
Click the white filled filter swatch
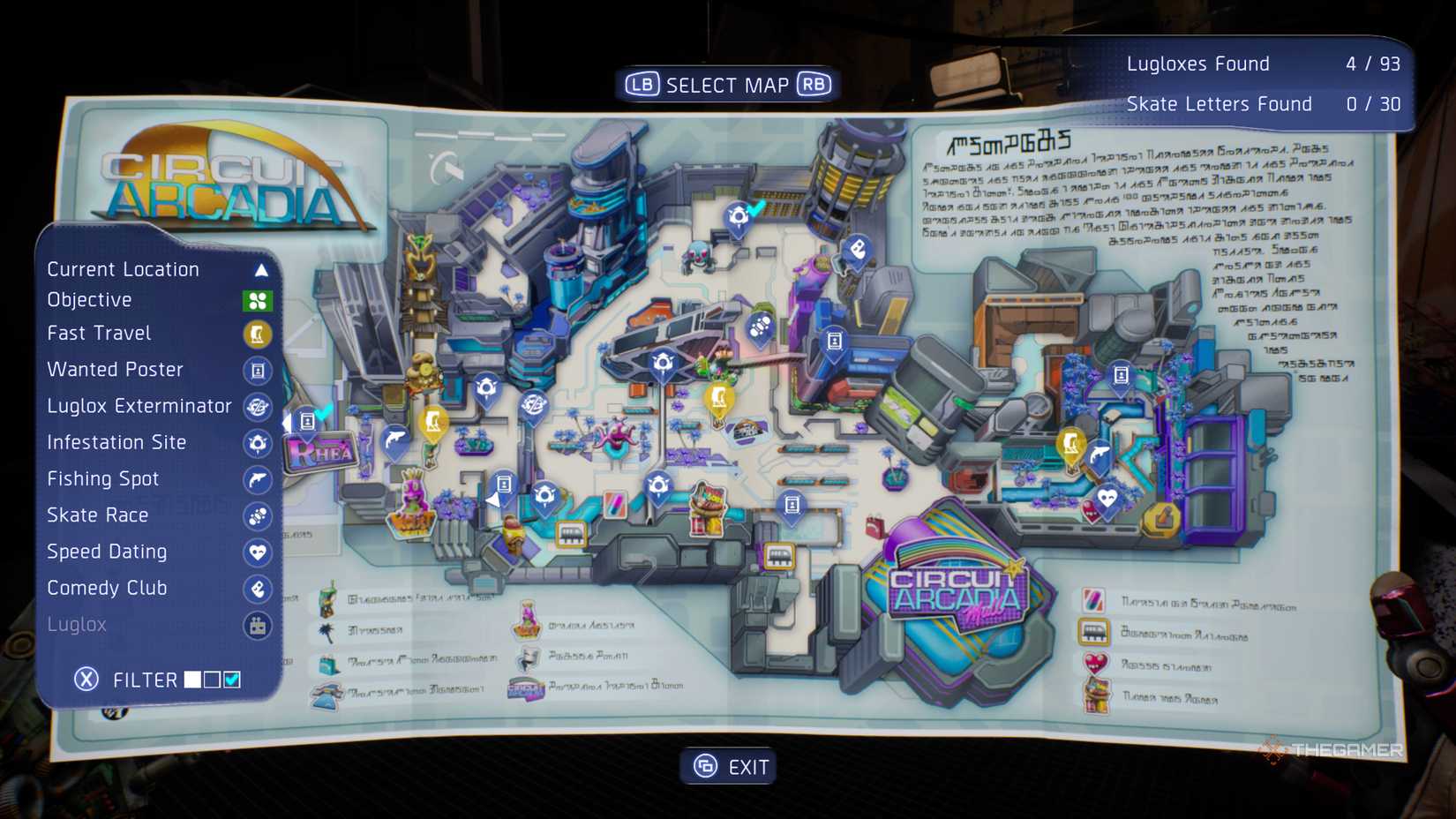[x=191, y=679]
